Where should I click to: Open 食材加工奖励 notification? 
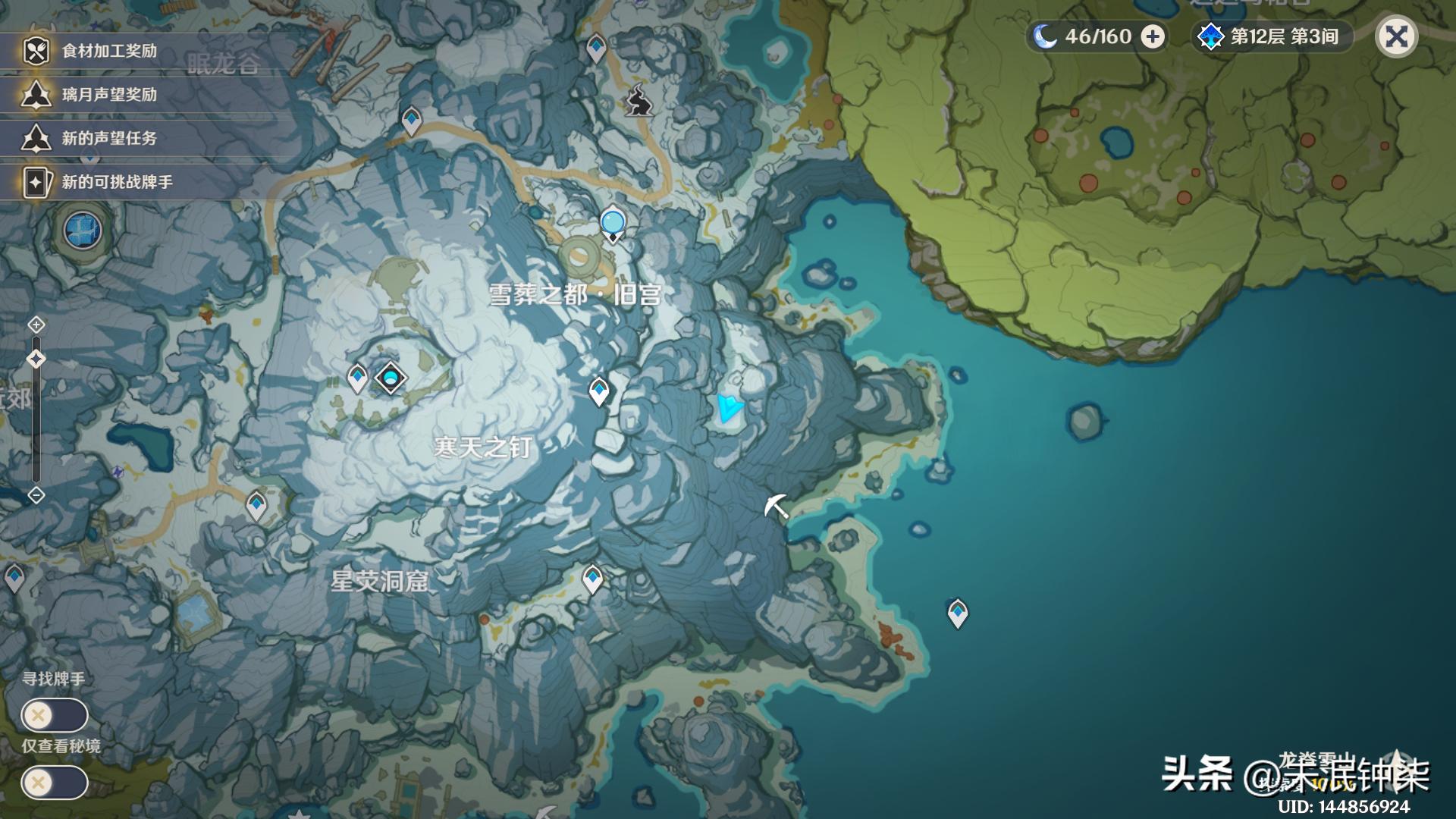pyautogui.click(x=110, y=51)
